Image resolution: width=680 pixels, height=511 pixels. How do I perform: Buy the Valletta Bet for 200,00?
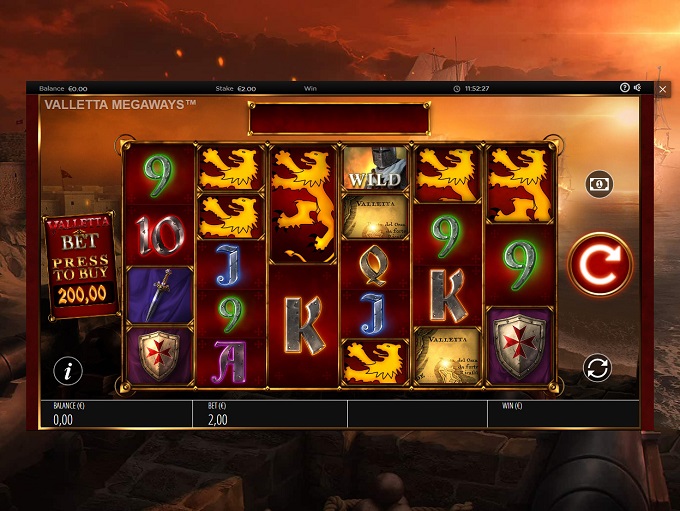click(x=83, y=266)
